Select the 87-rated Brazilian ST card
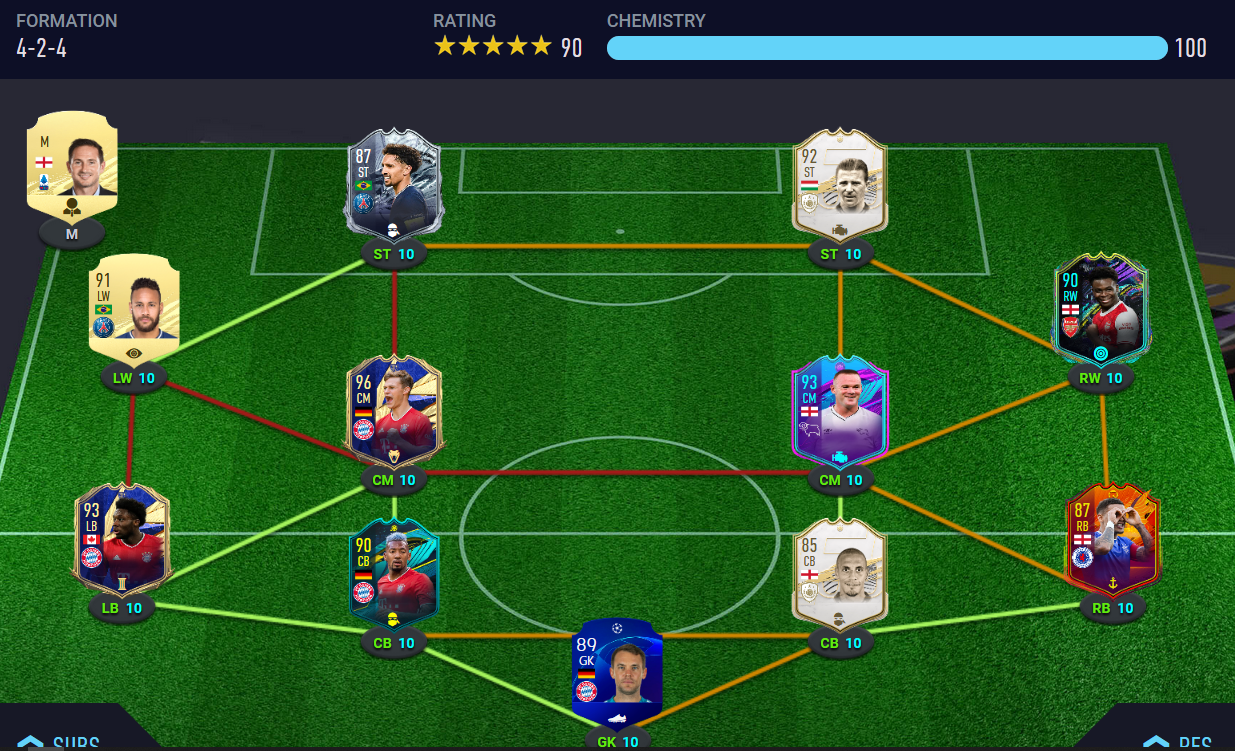1235x751 pixels. (x=394, y=183)
